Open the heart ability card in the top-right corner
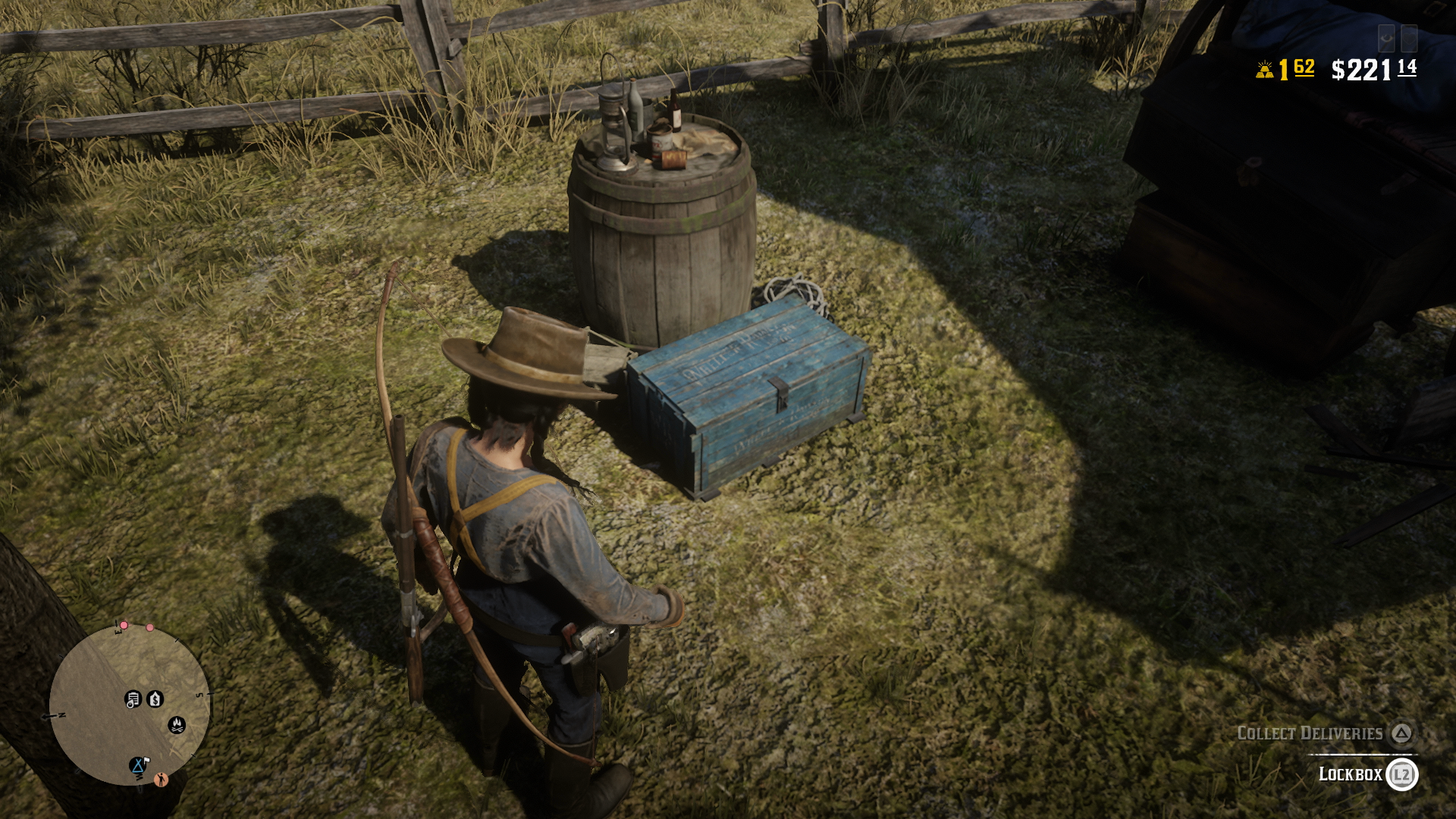 point(1410,38)
